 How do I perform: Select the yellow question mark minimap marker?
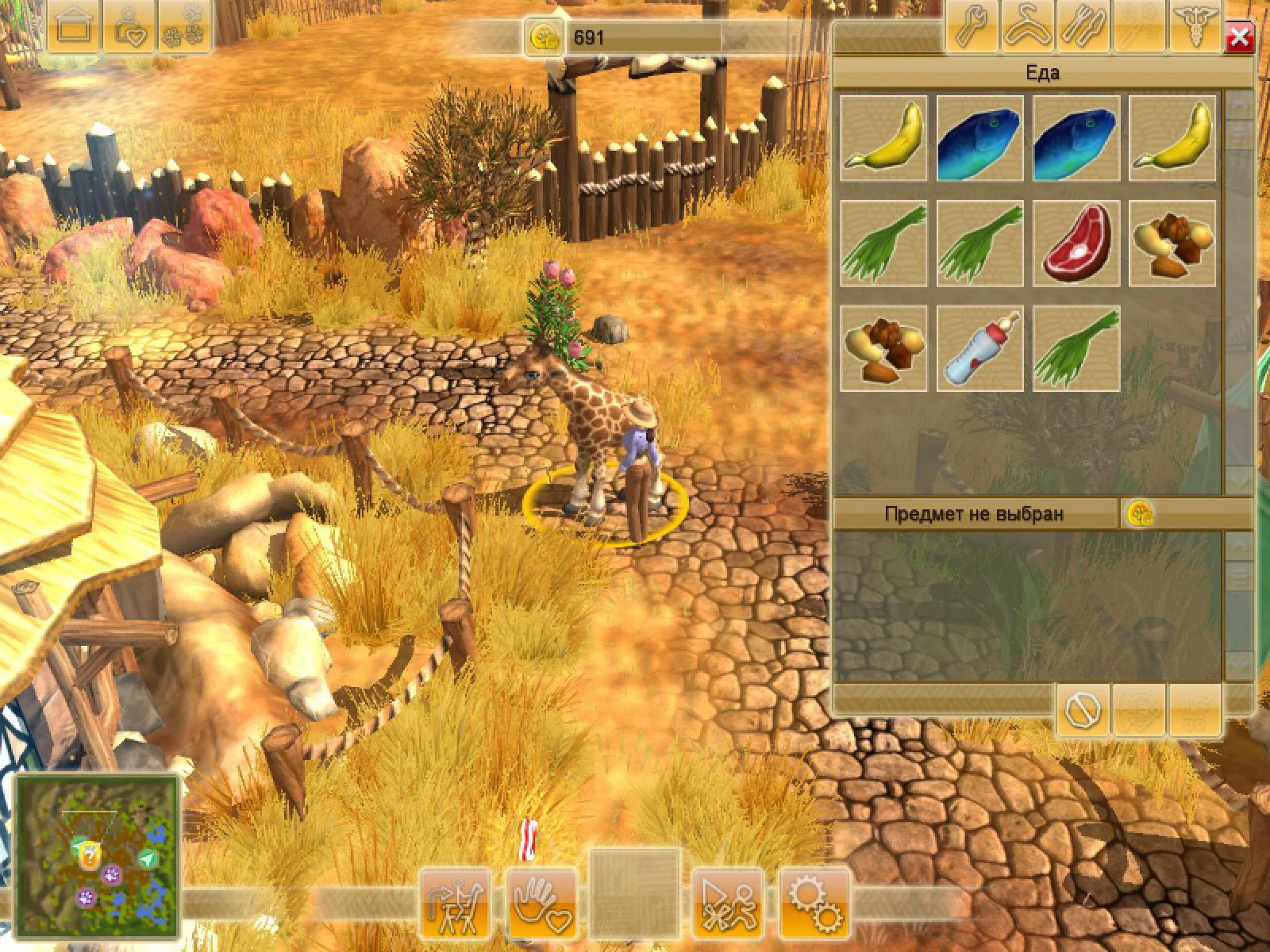point(90,855)
